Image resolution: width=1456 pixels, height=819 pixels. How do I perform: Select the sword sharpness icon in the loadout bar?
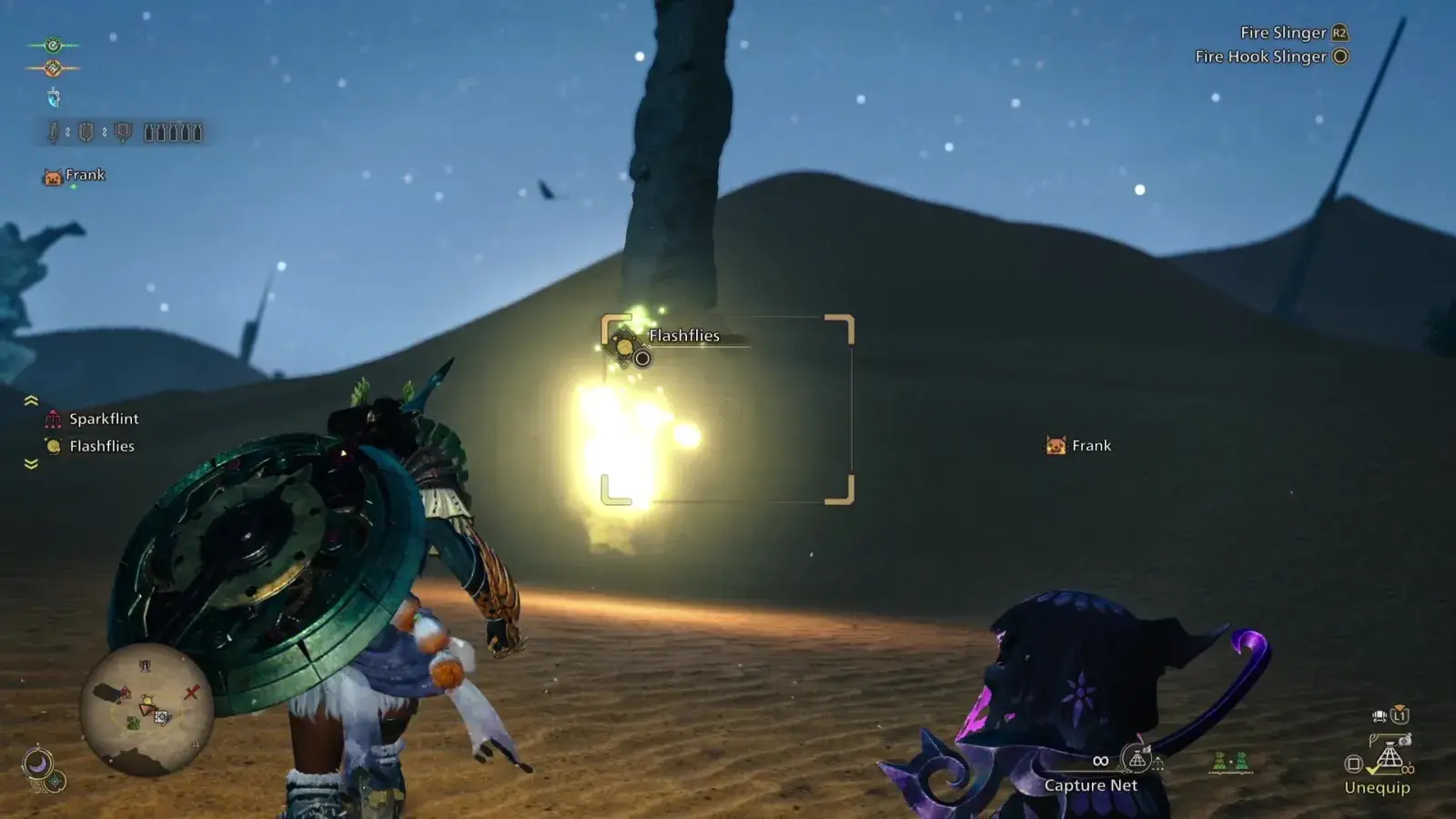pyautogui.click(x=55, y=133)
